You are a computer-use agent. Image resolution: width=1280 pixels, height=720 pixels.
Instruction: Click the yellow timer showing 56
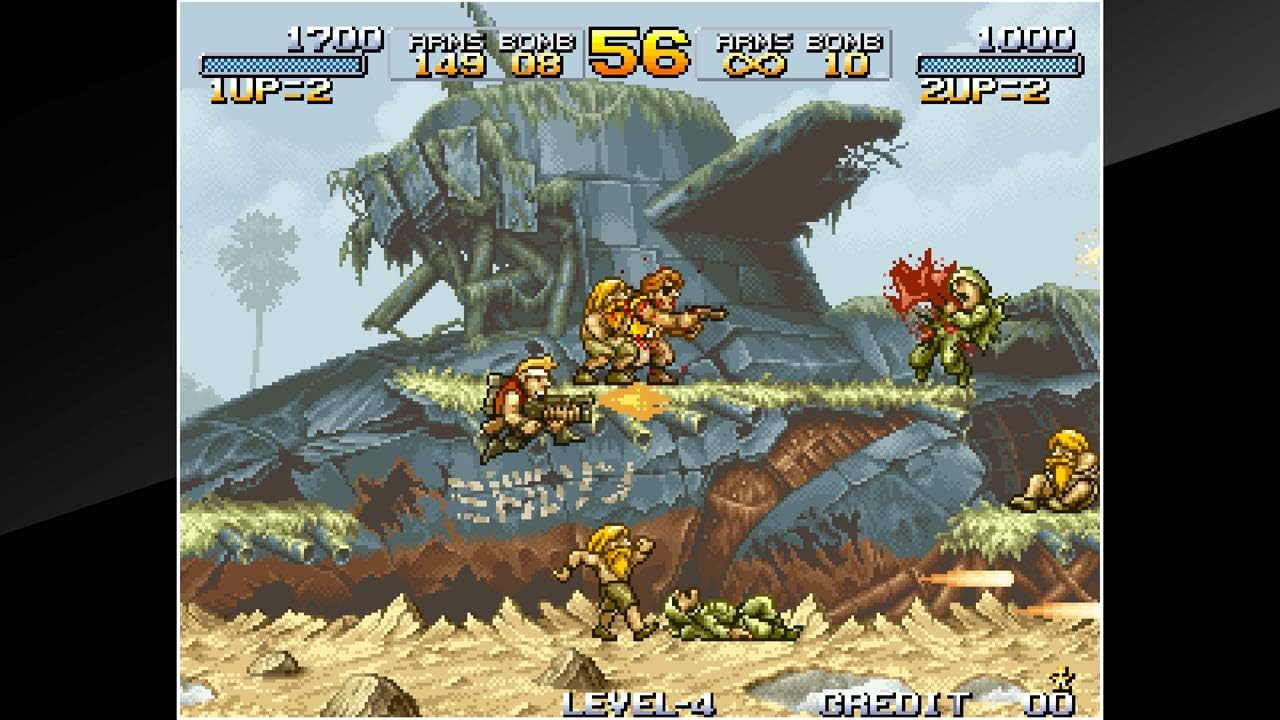[638, 50]
